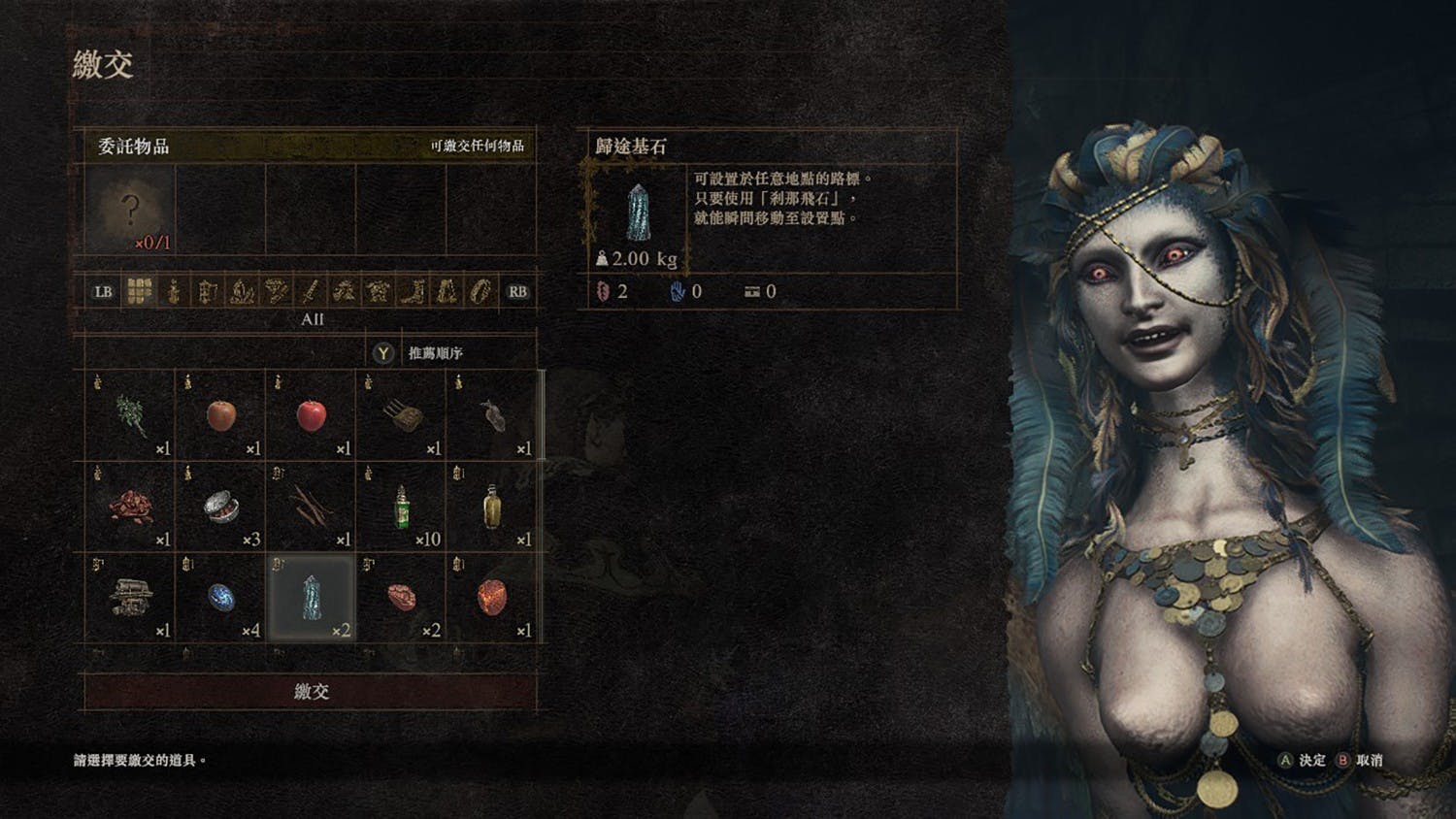Choose the pinkish-red ore chunk slot
Image resolution: width=1456 pixels, height=819 pixels.
[x=401, y=596]
